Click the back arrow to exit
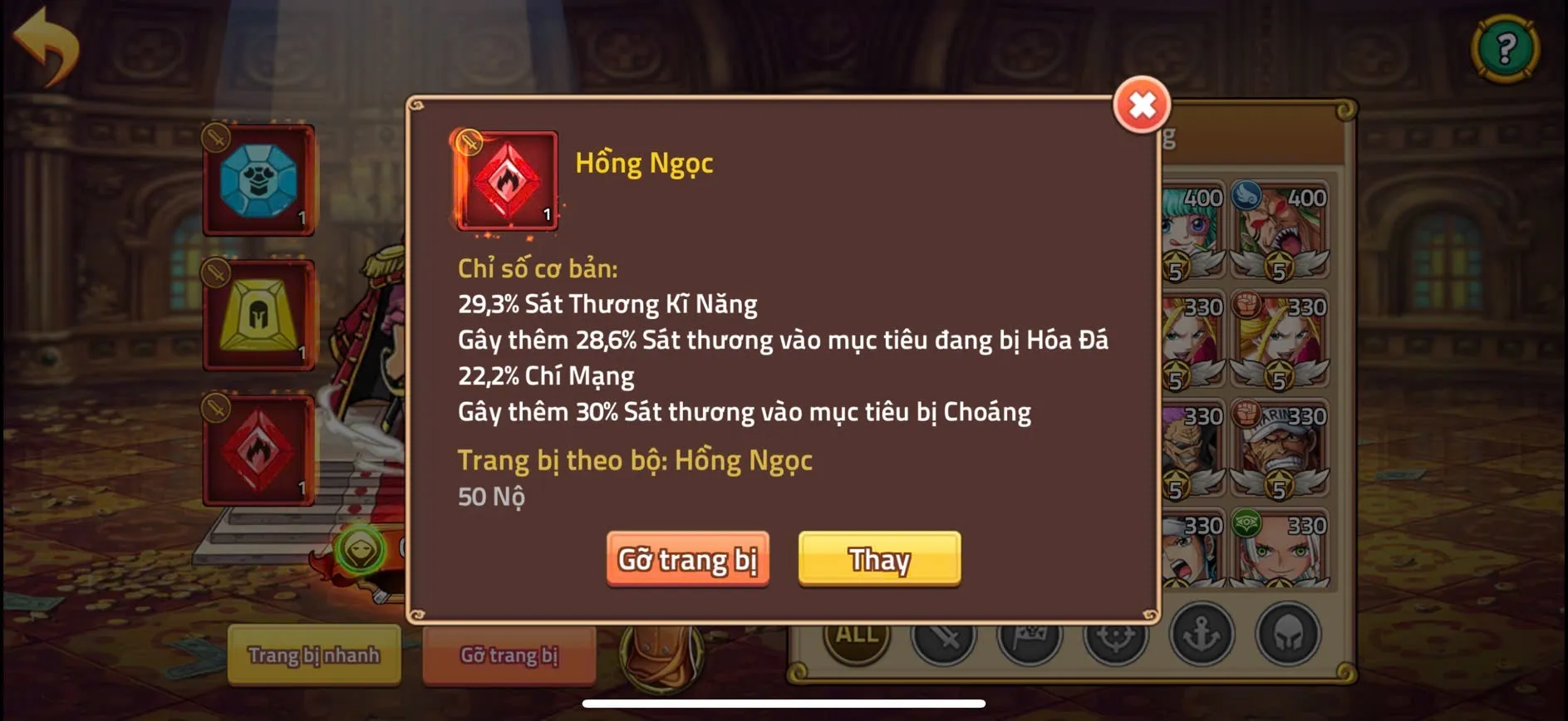The image size is (1568, 721). (x=46, y=44)
